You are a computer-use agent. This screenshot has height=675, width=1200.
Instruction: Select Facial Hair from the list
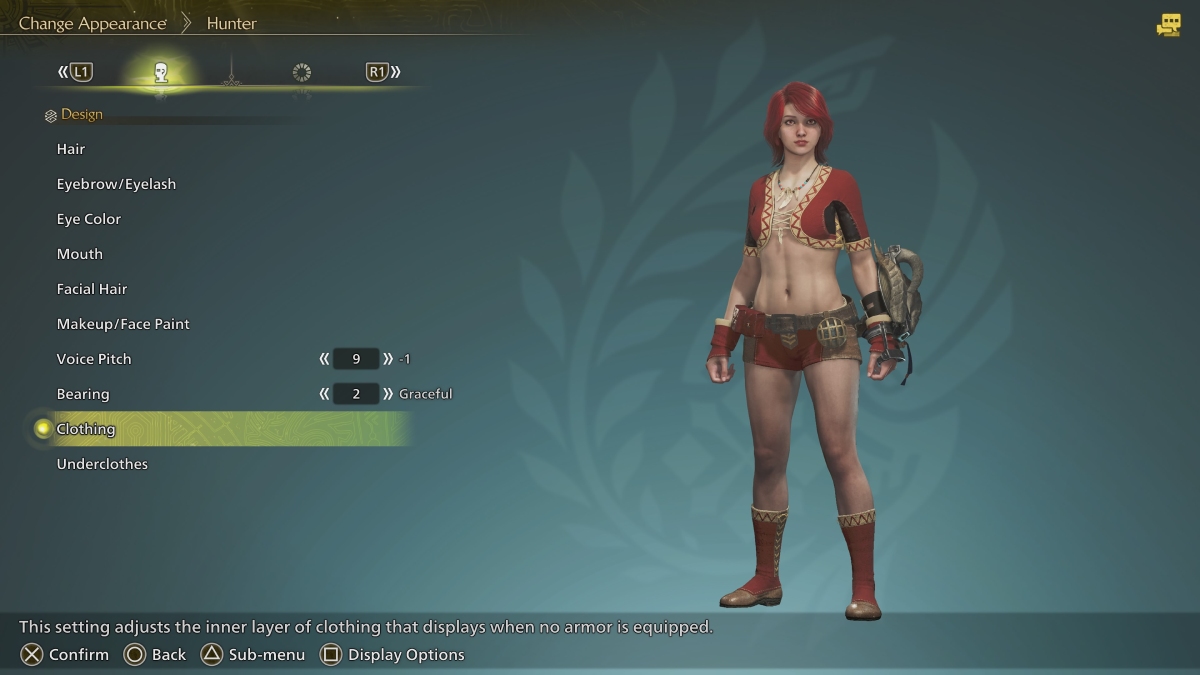point(92,289)
